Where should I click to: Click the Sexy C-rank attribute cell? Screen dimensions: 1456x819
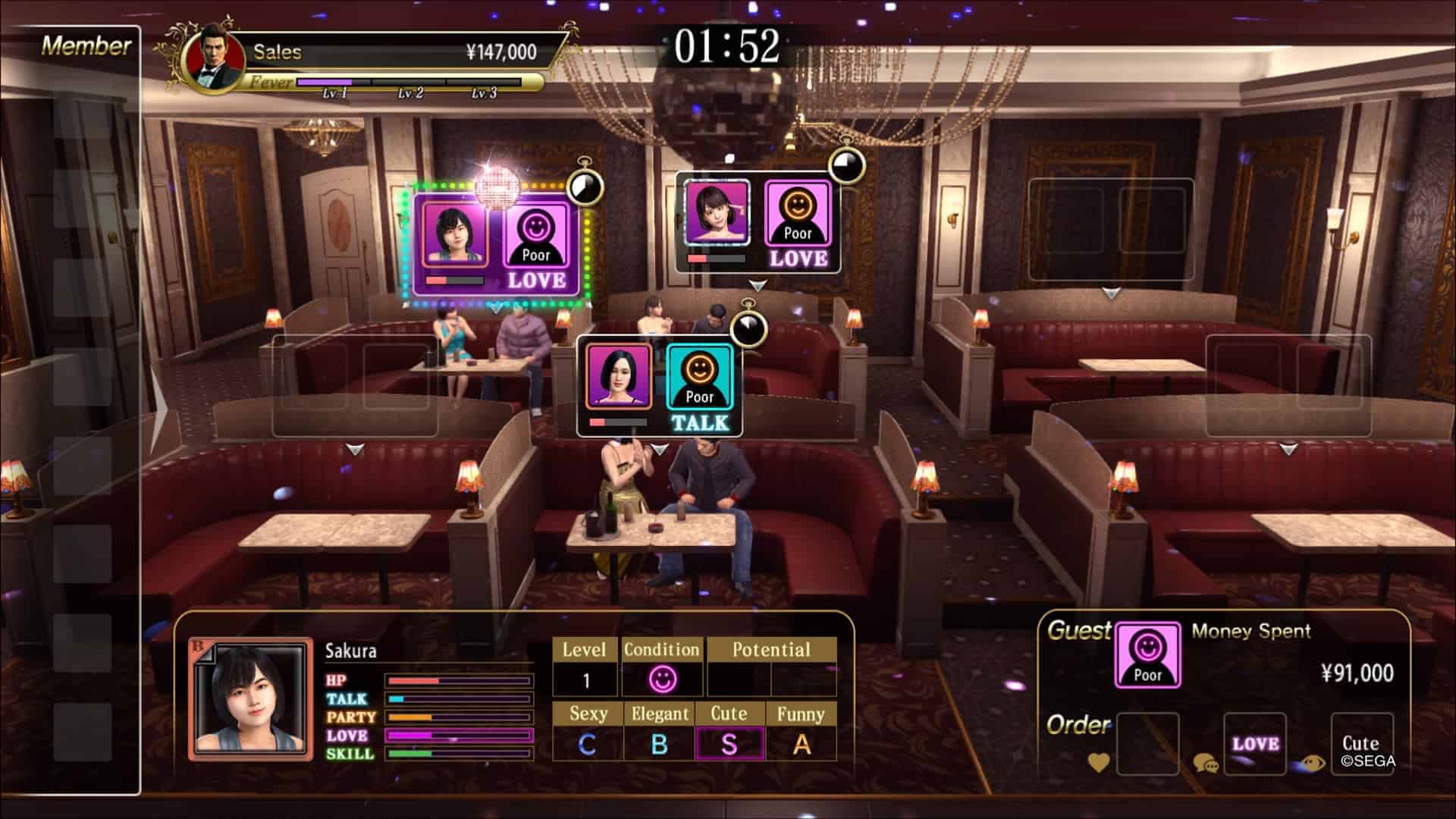point(588,744)
